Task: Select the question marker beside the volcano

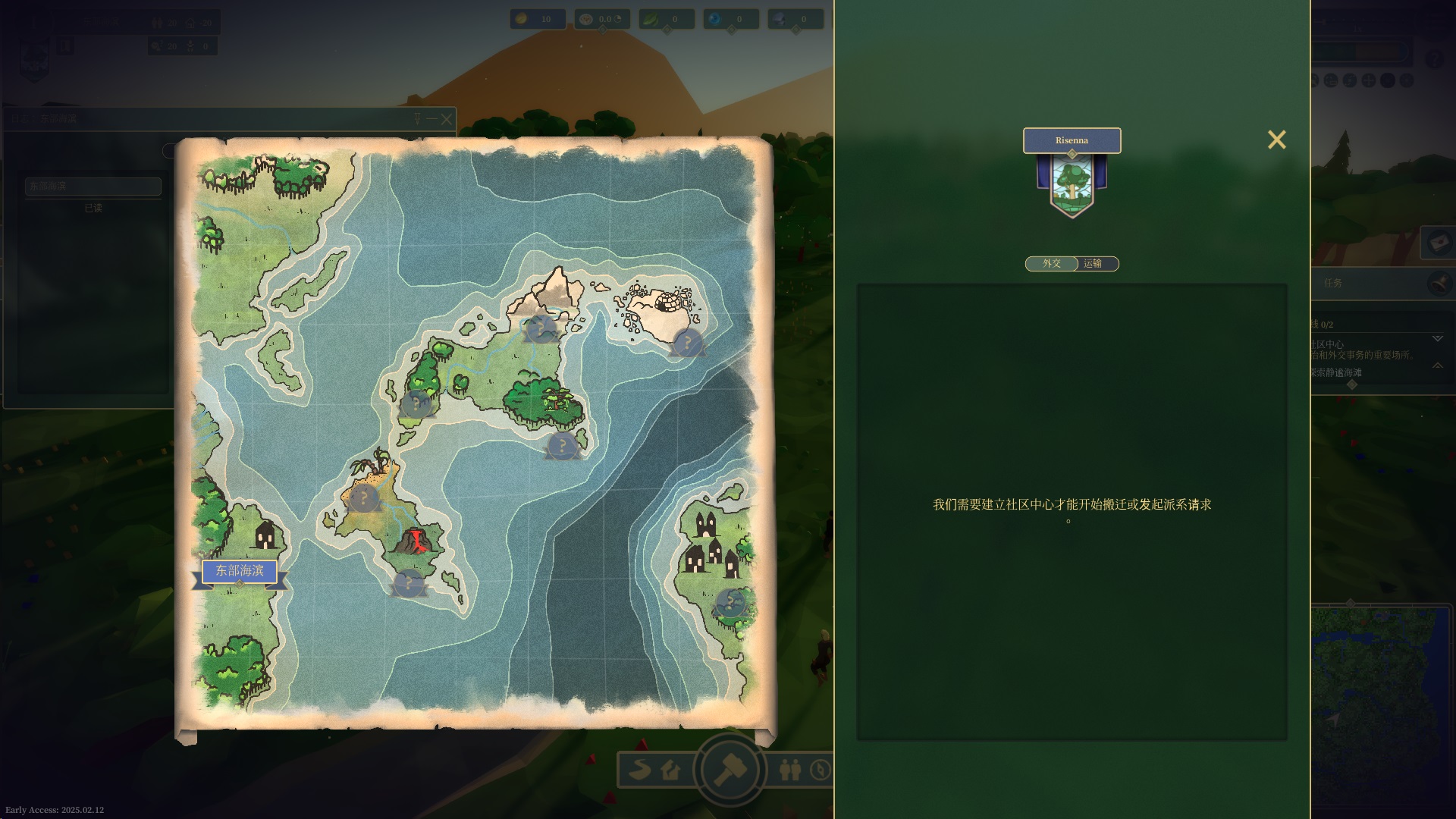Action: coord(409,583)
